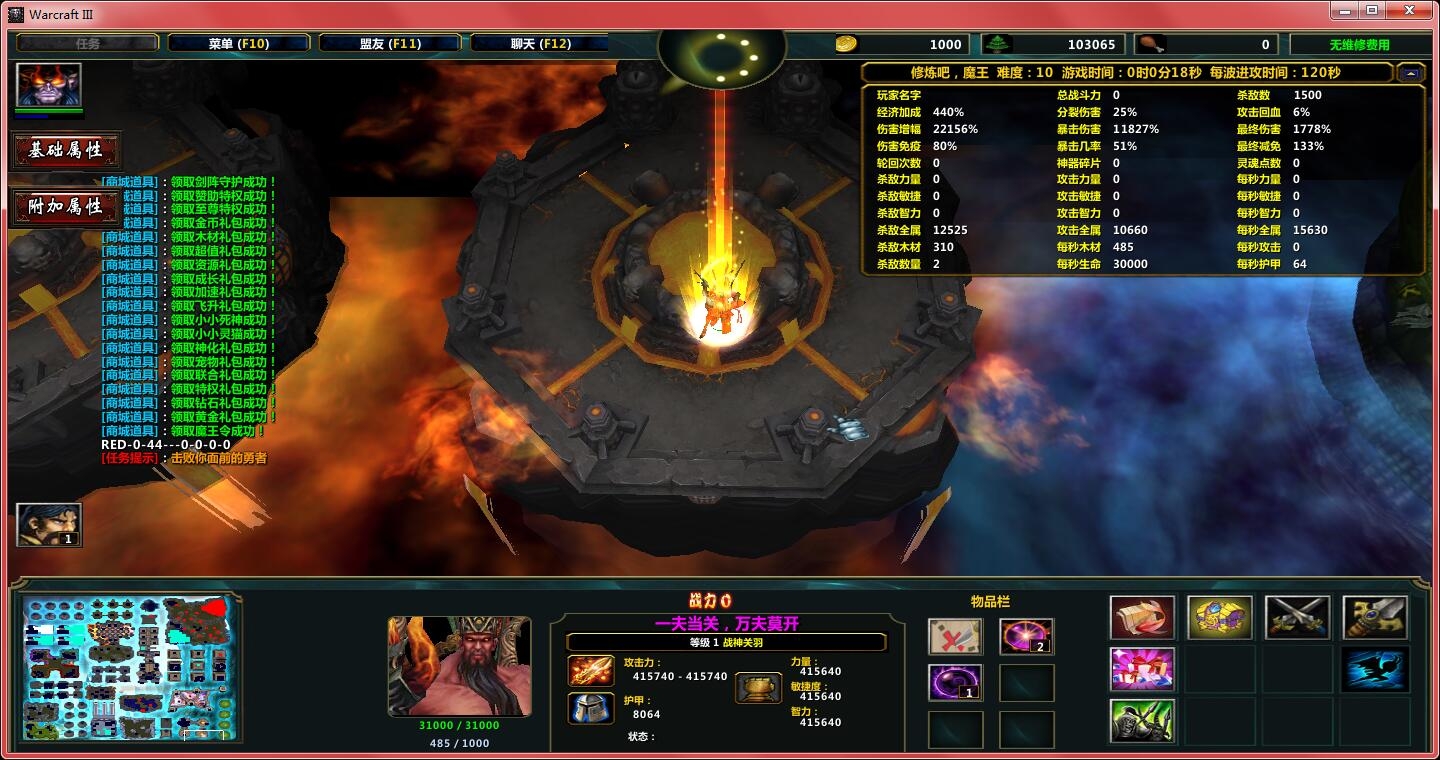Open the 任务 quests button
This screenshot has height=760, width=1440.
coord(88,44)
